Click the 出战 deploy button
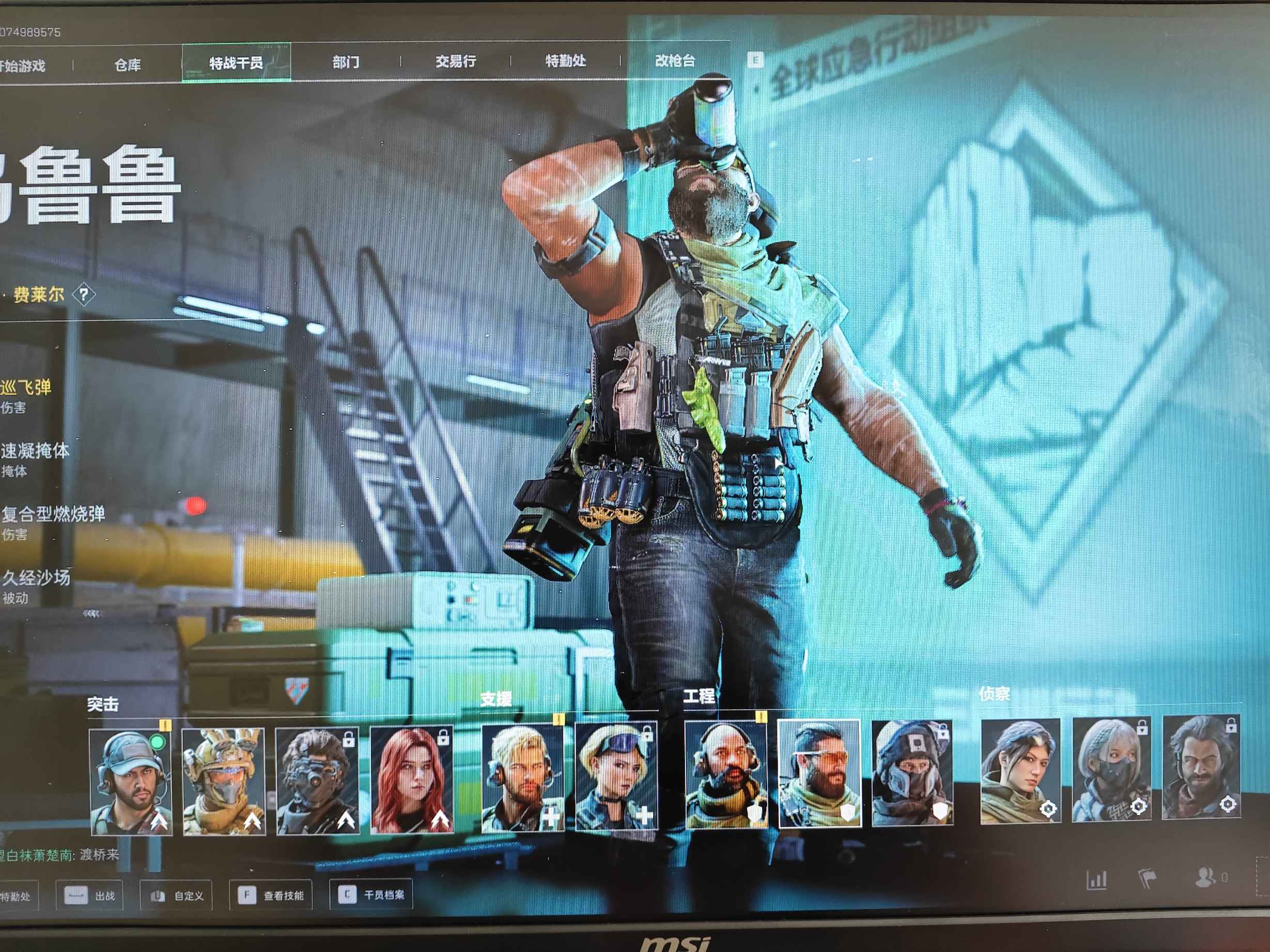This screenshot has width=1270, height=952. point(90,896)
